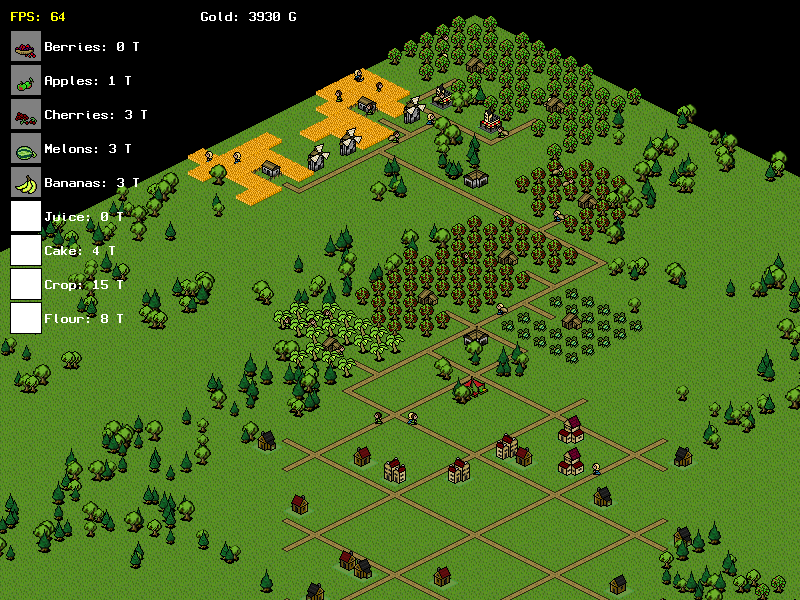Select the Melons resource icon
This screenshot has height=600, width=800.
pyautogui.click(x=26, y=148)
